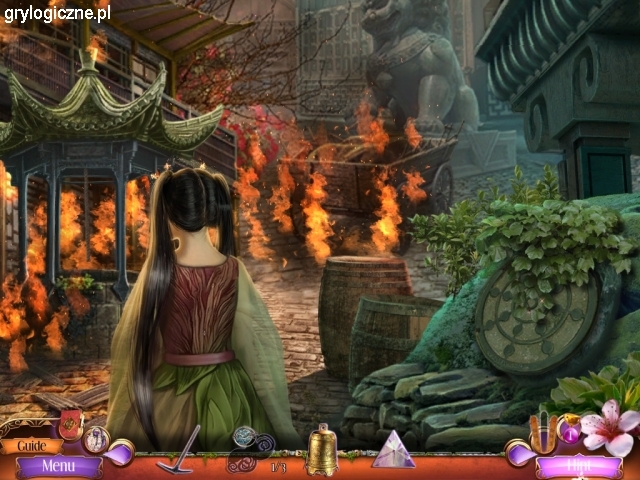
Task: Use the Hint button
Action: (578, 465)
